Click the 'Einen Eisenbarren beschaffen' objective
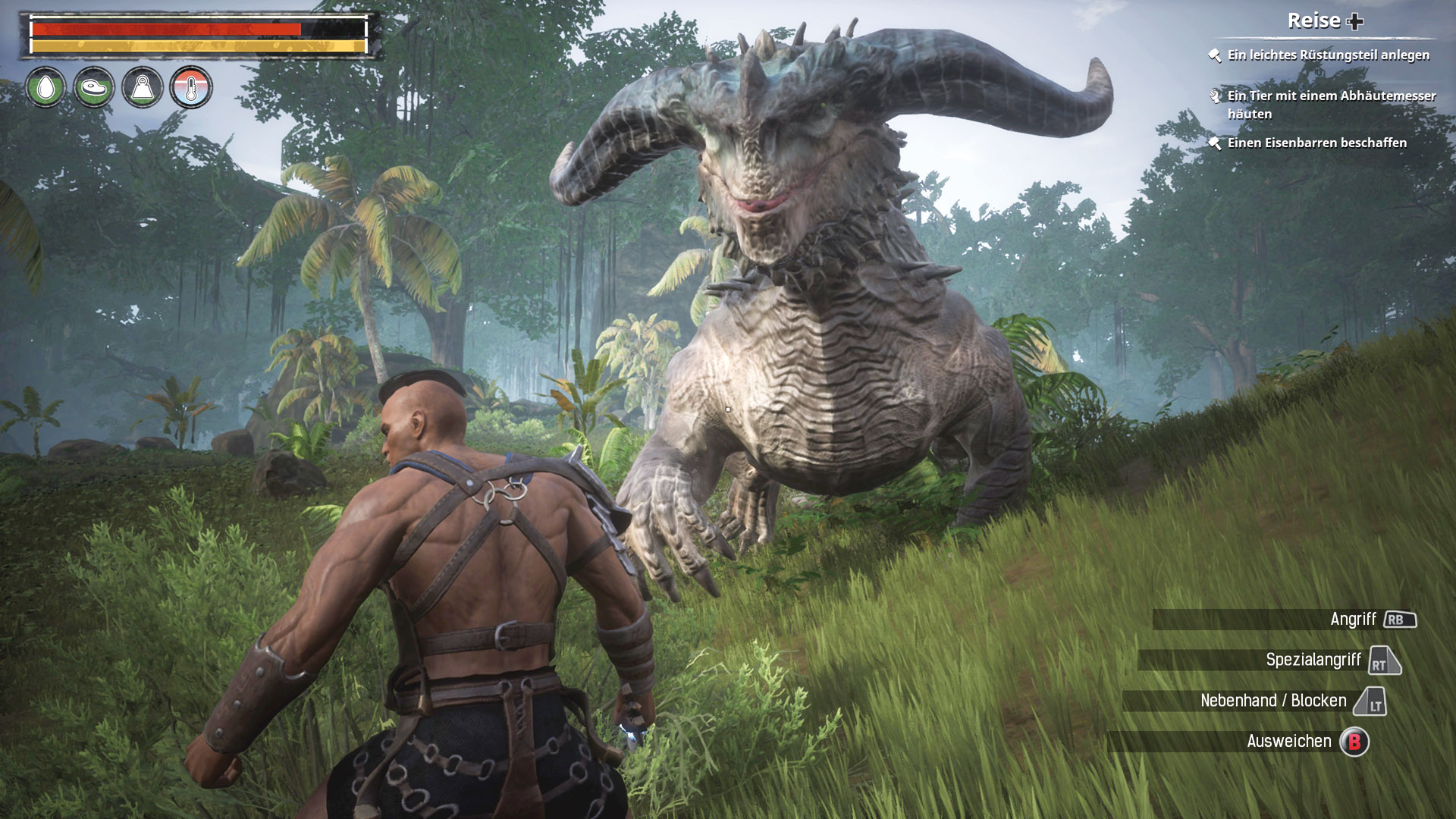 pyautogui.click(x=1316, y=143)
